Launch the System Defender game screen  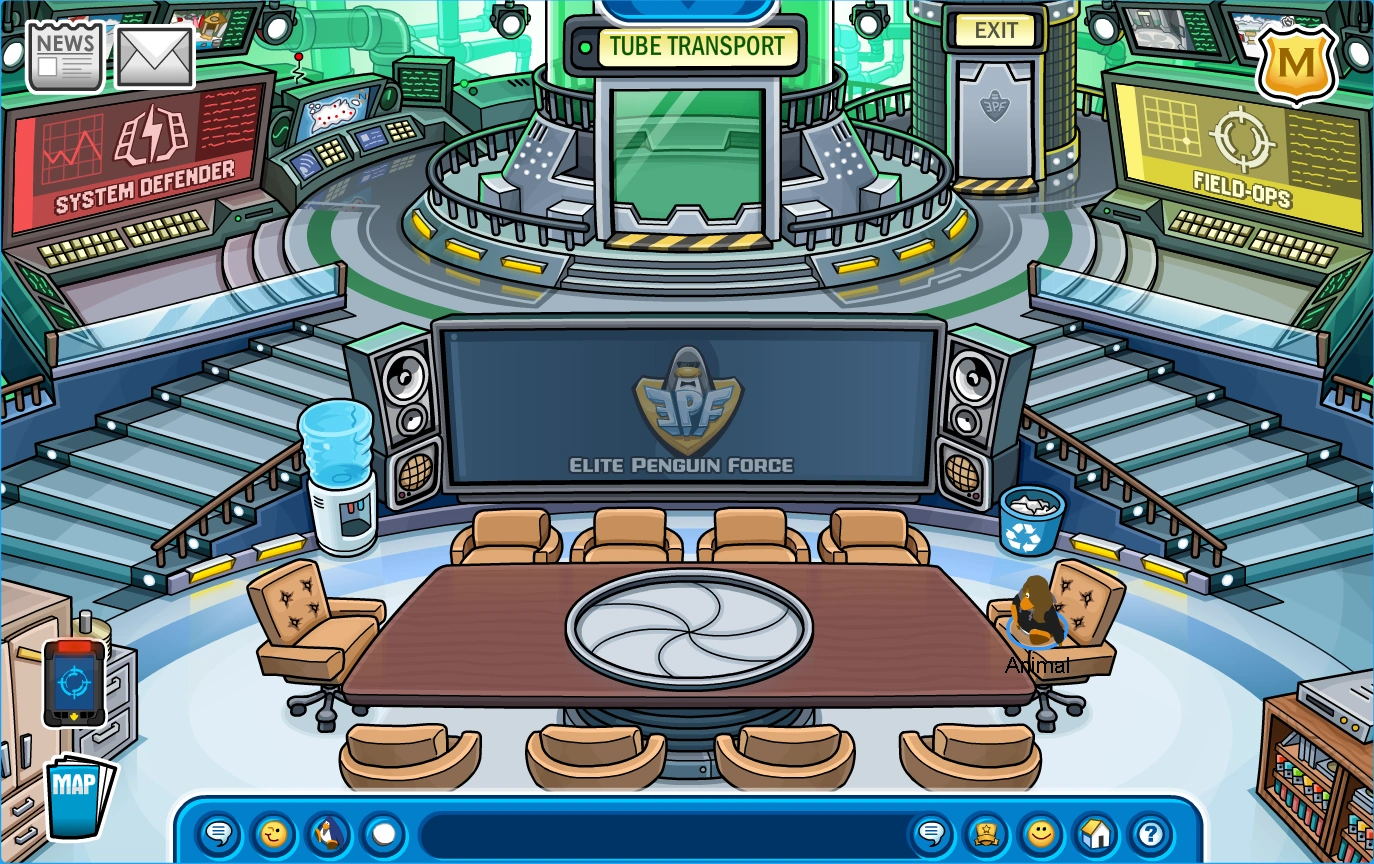(135, 155)
